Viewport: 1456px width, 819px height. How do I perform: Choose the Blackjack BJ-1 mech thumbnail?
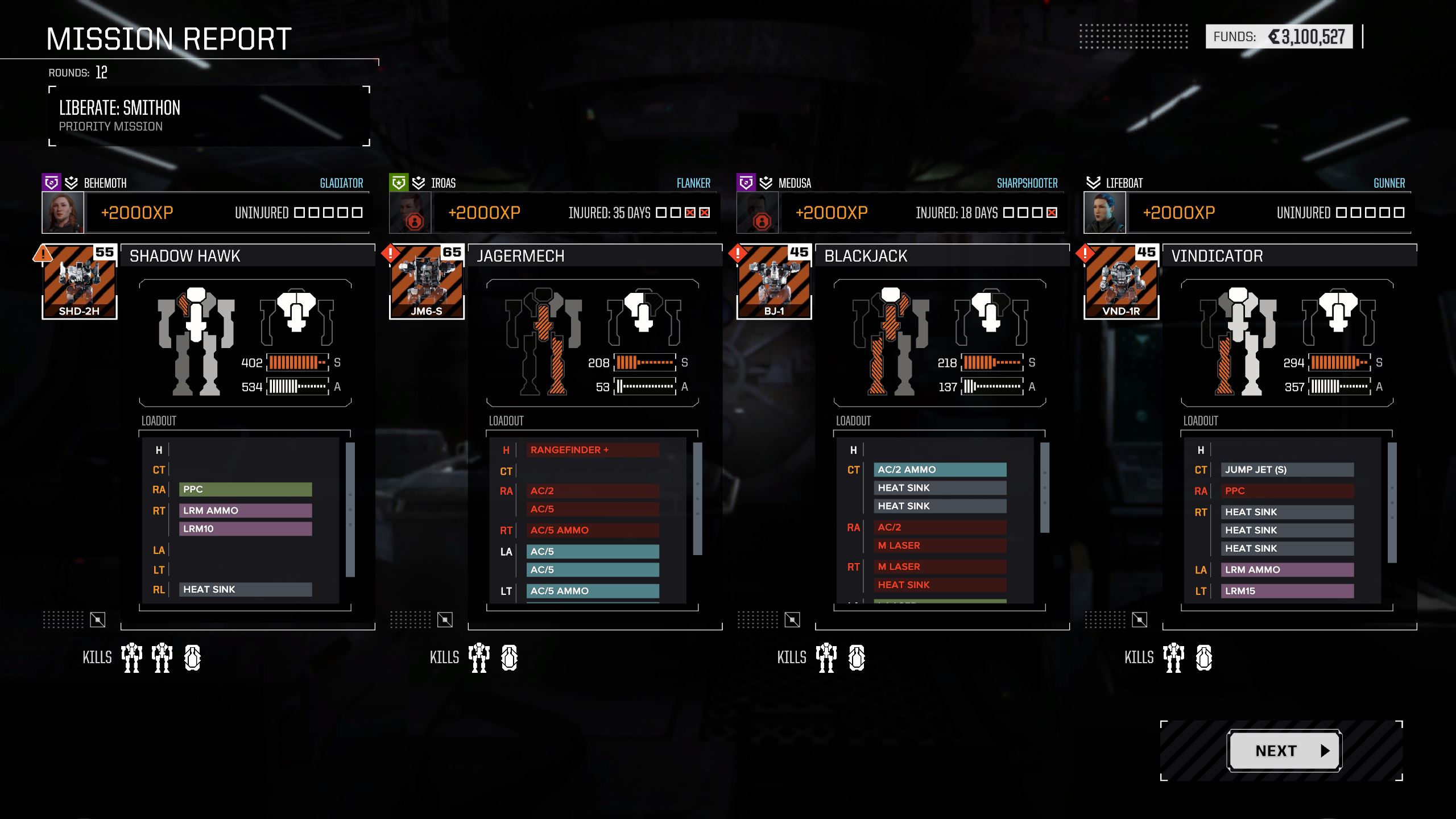click(774, 282)
